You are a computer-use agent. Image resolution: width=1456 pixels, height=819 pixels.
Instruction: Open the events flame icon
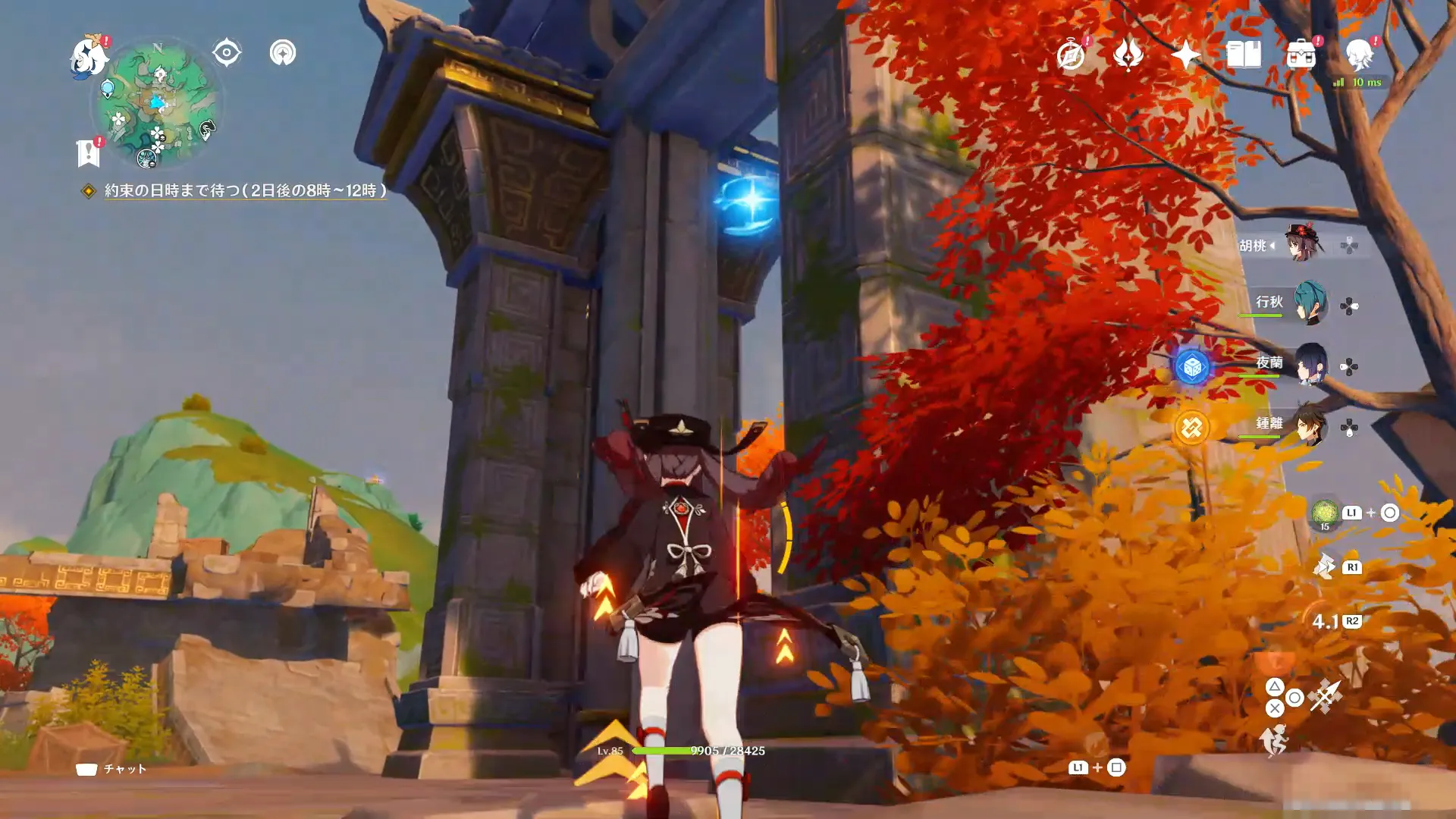[x=1128, y=55]
